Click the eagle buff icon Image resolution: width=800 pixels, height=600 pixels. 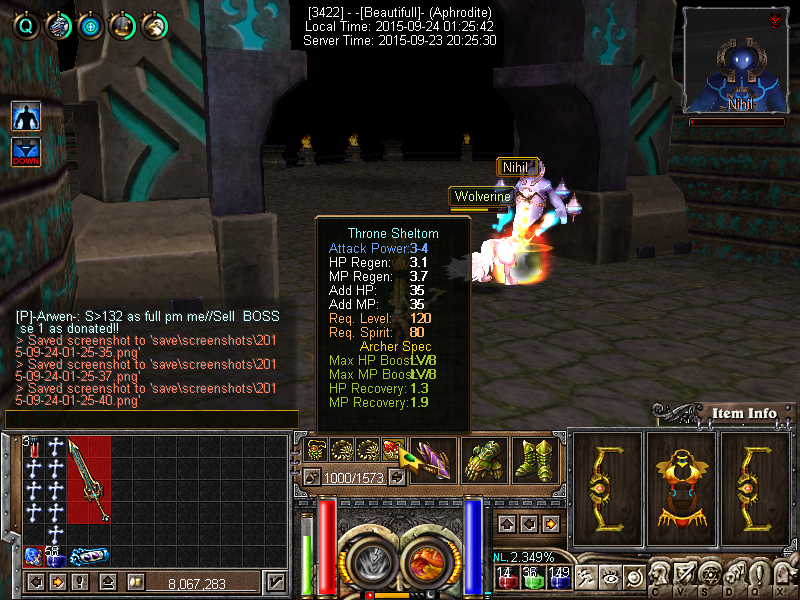click(x=59, y=26)
